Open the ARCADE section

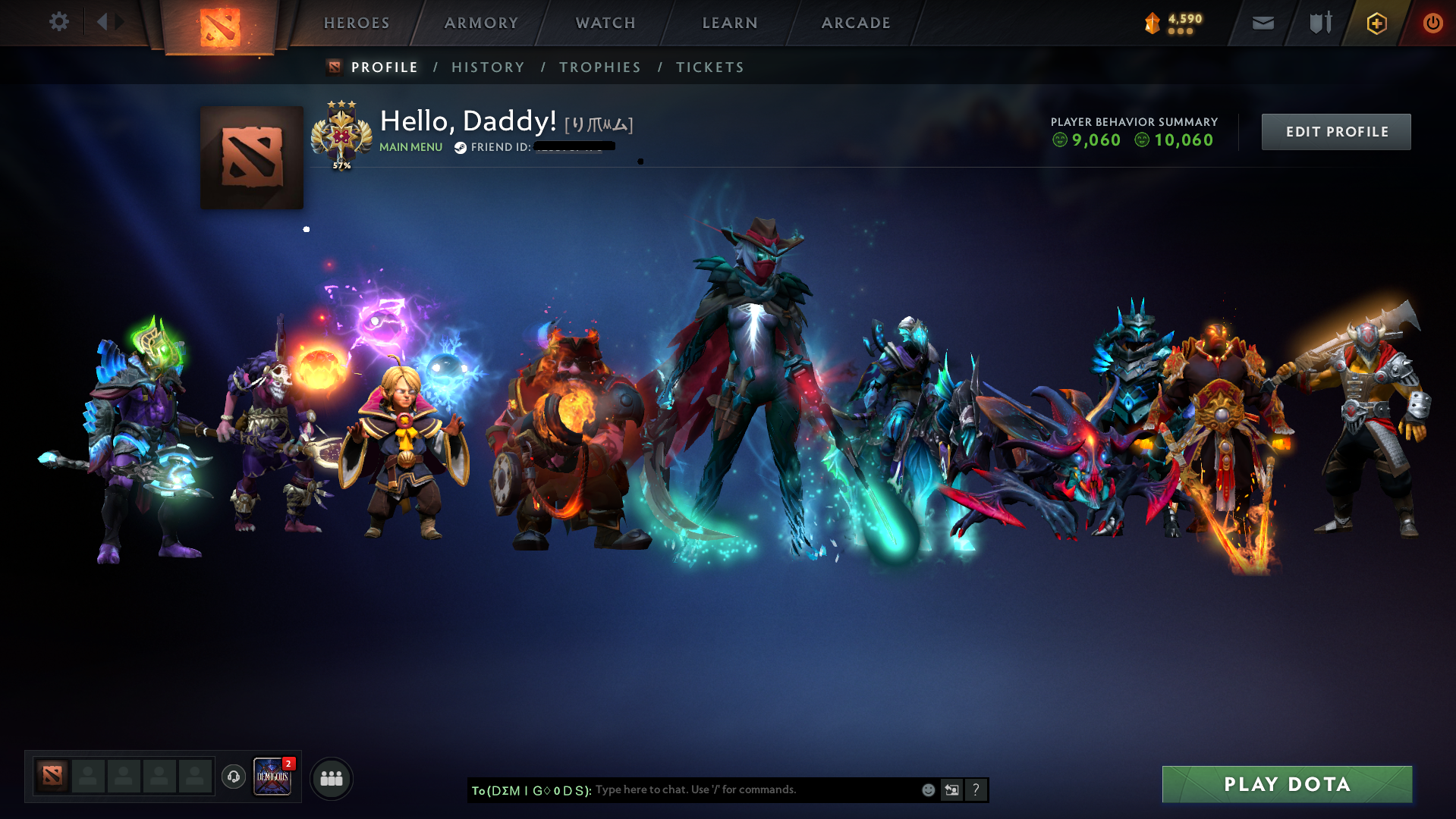[856, 23]
